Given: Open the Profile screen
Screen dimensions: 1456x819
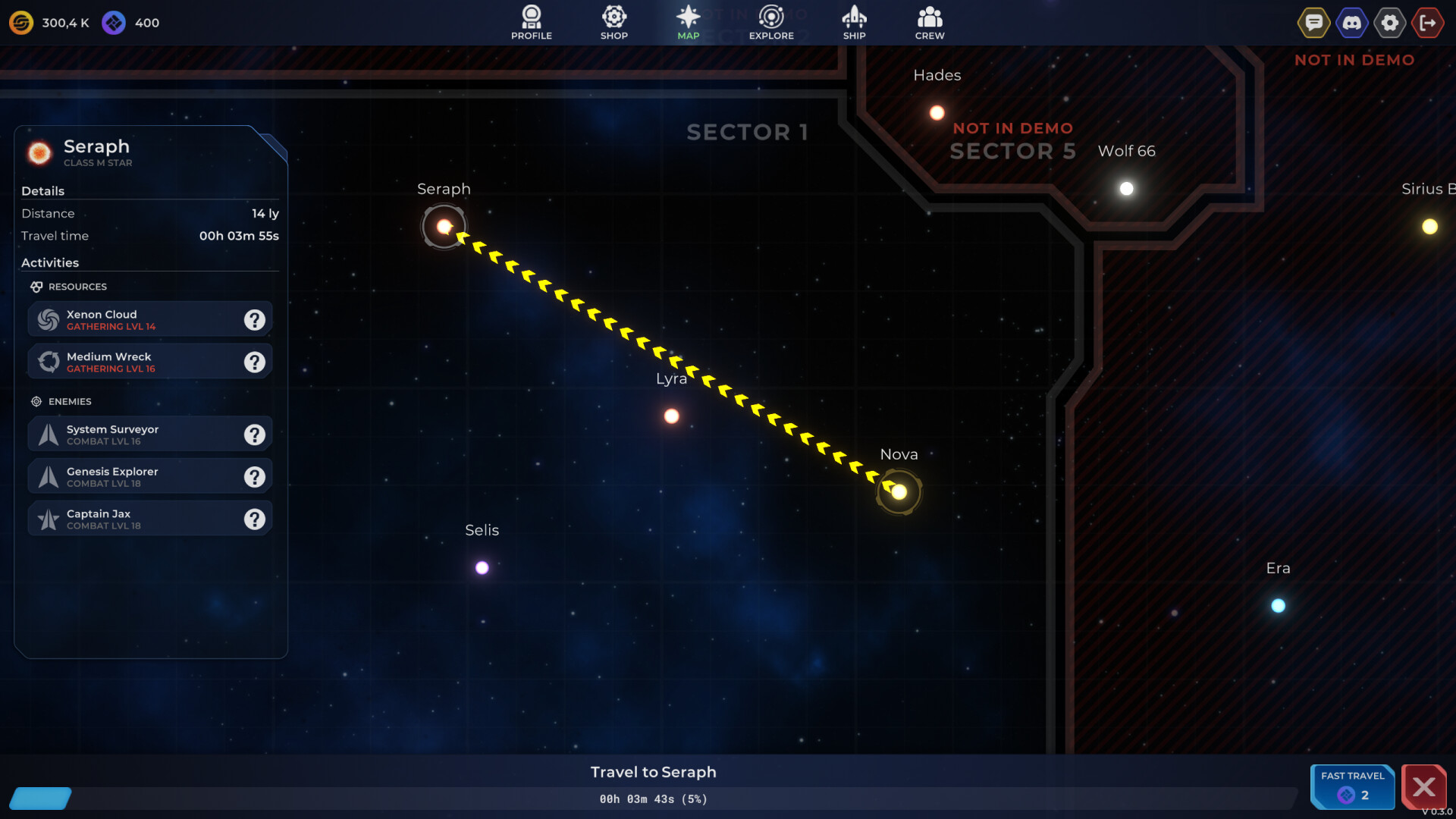Looking at the screenshot, I should tap(531, 21).
